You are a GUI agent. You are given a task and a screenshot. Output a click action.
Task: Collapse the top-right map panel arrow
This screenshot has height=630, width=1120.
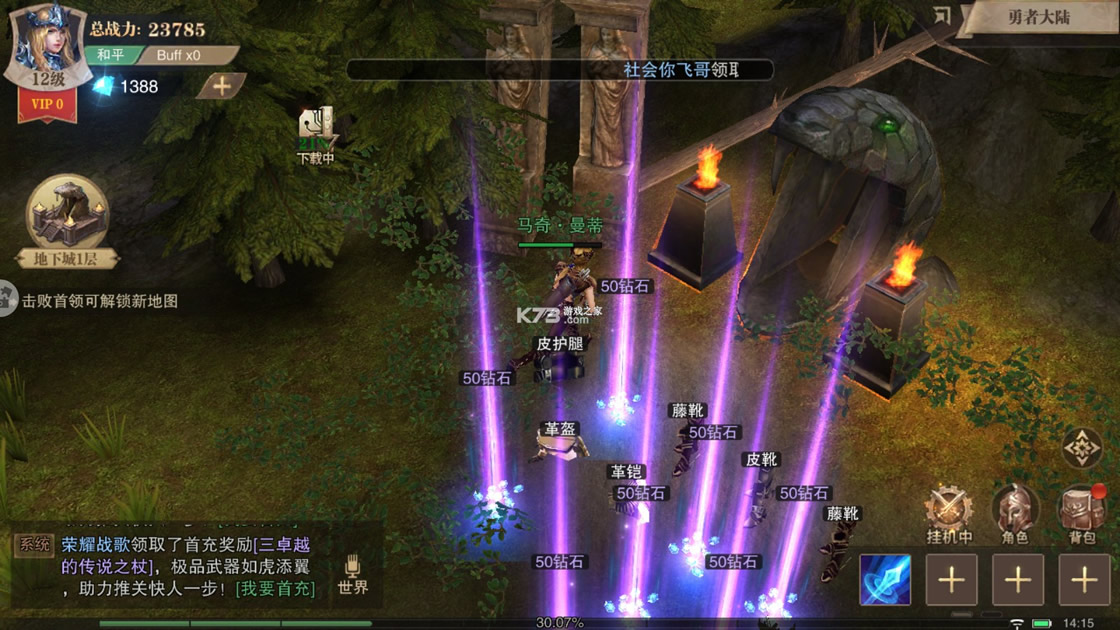[942, 15]
